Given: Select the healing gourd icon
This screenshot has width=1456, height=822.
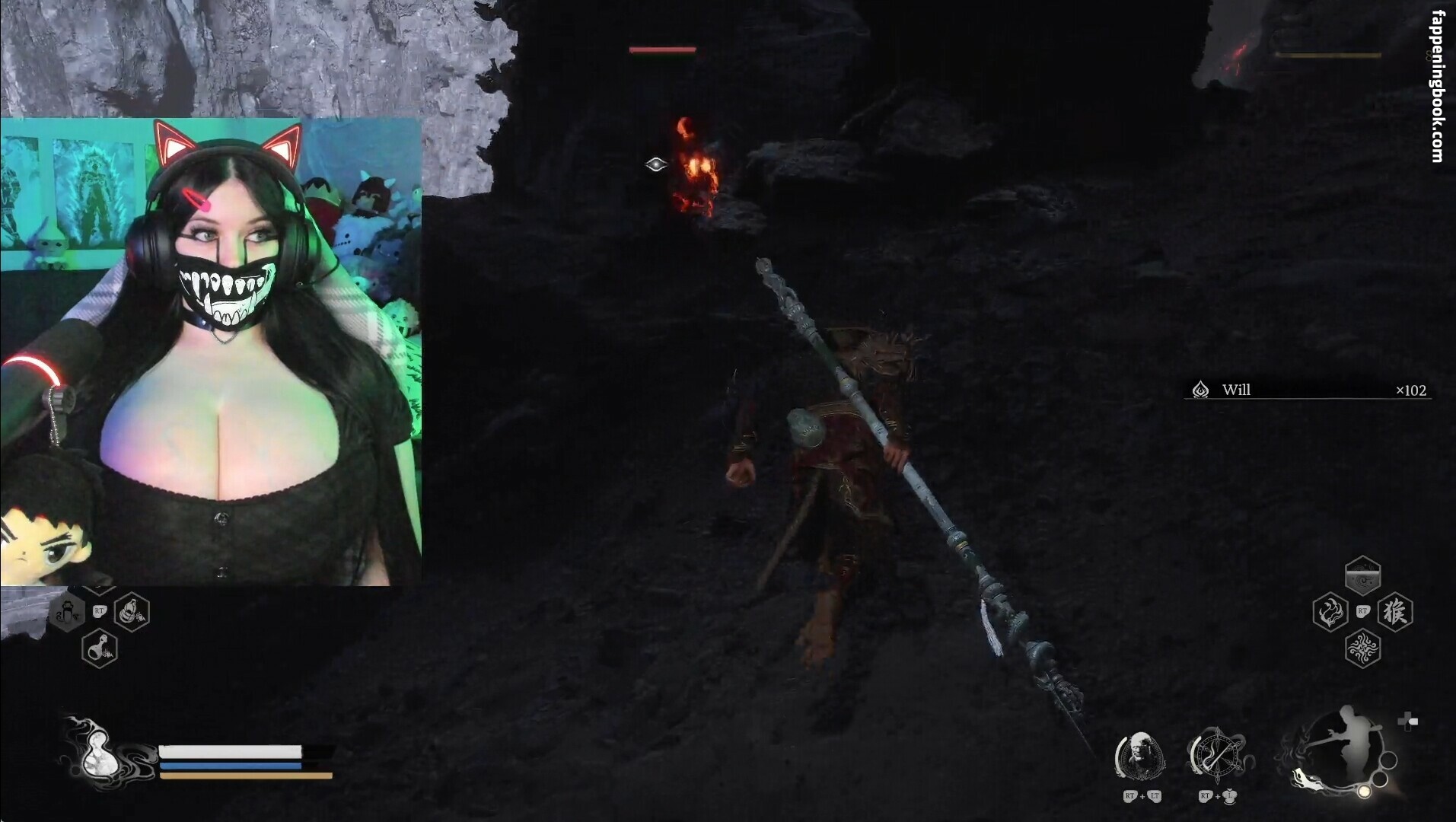Looking at the screenshot, I should (97, 752).
